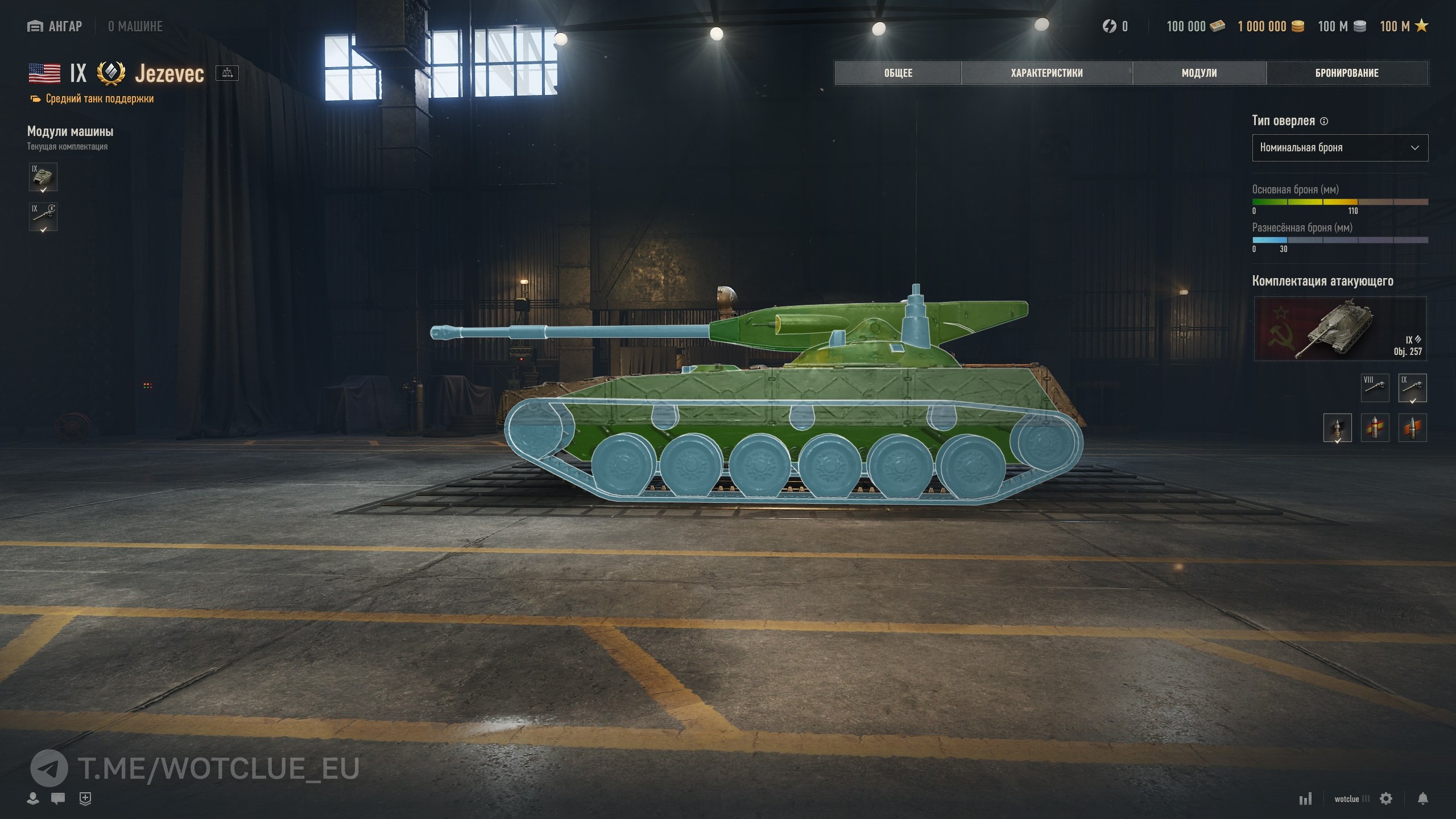Choose the orange-banded shell type
Screen dimensions: 1456x819
click(1412, 428)
